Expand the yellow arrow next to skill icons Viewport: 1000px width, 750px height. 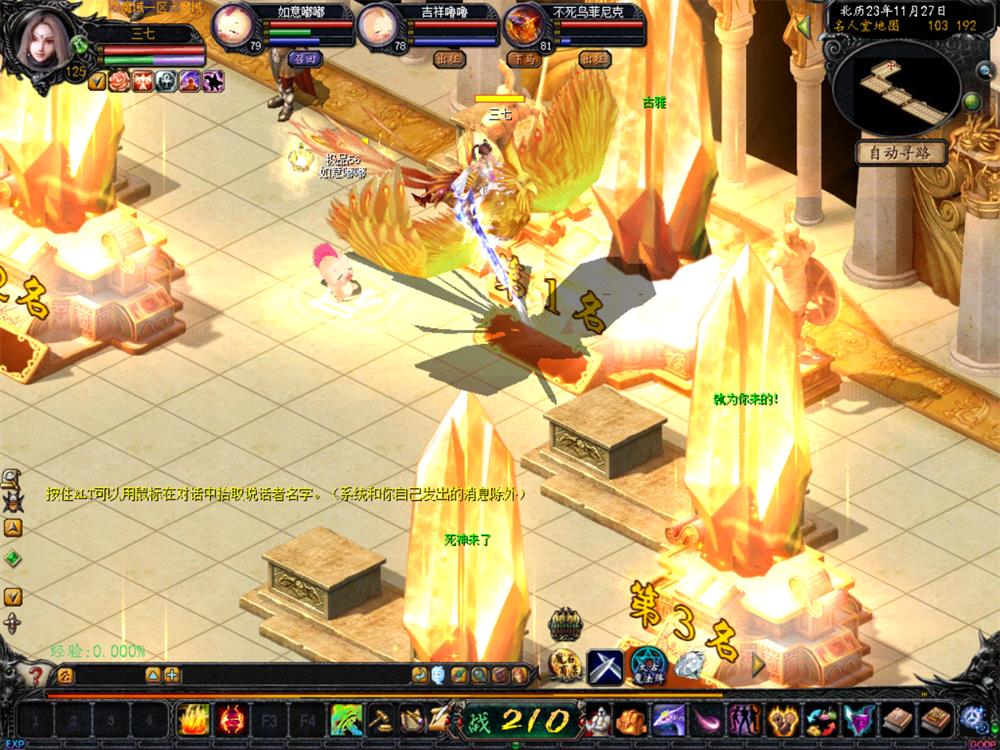(x=758, y=662)
